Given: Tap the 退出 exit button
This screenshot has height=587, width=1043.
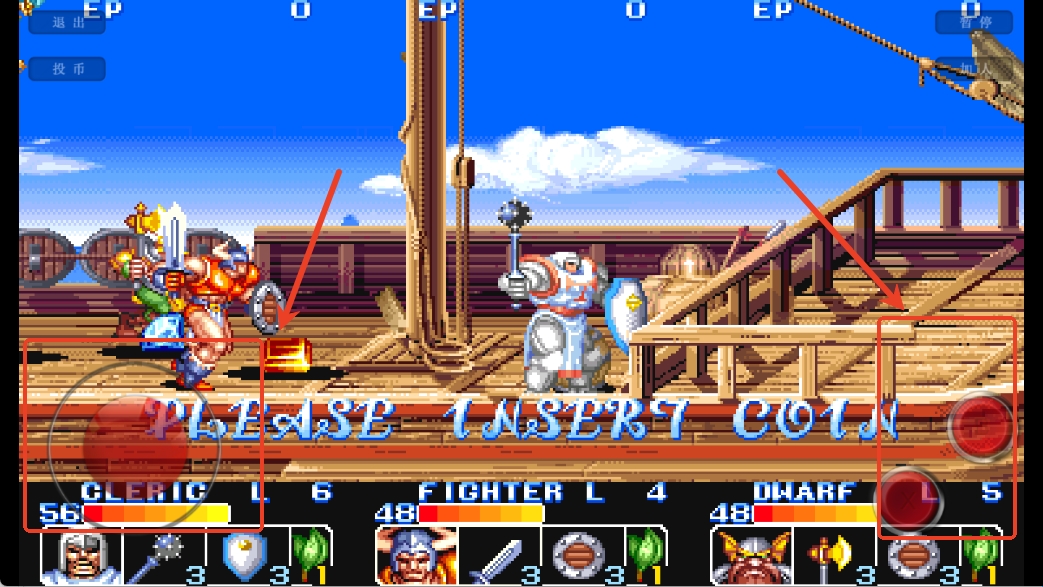Looking at the screenshot, I should (67, 22).
